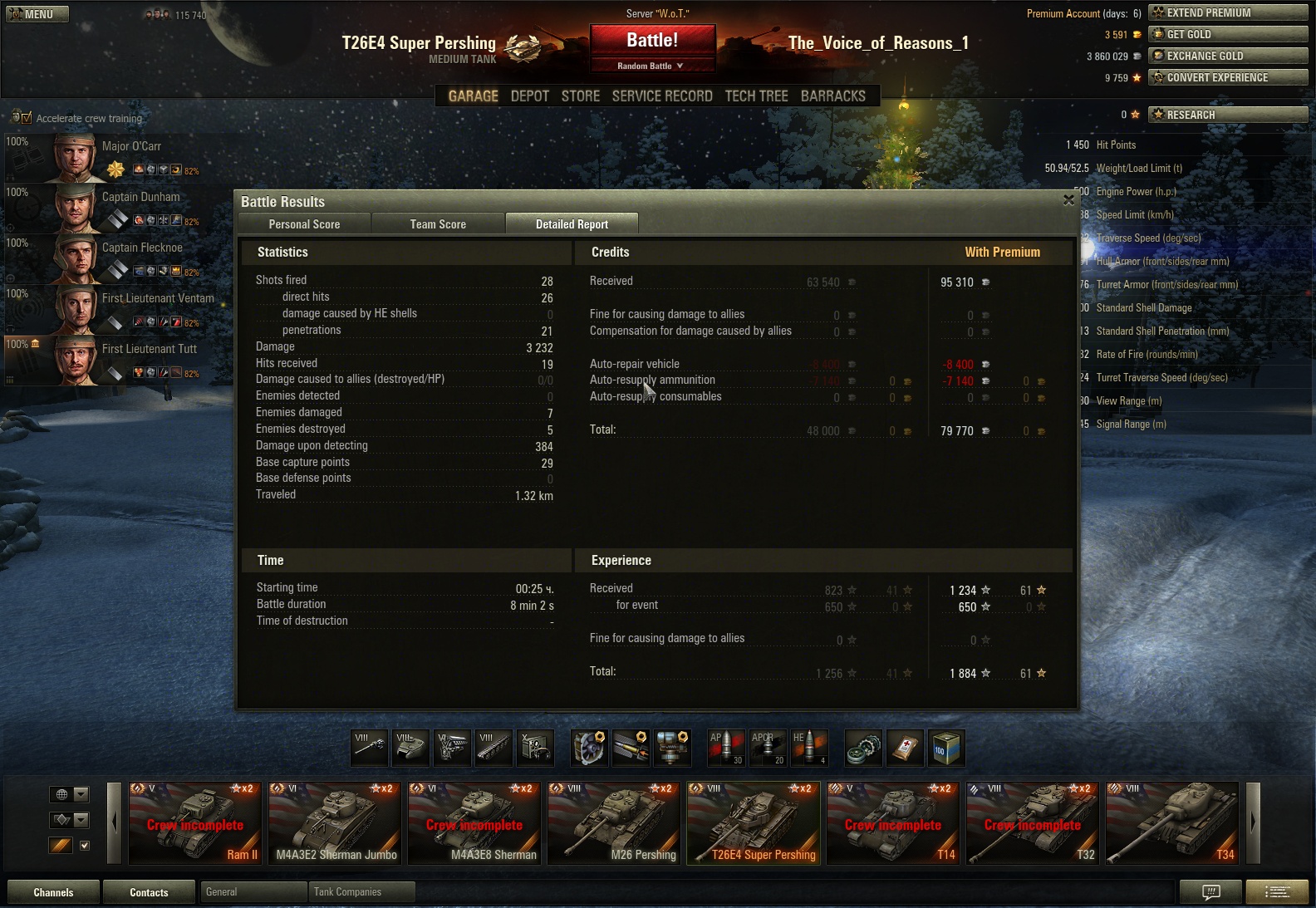Start a battle with the Battle! button

coord(652,41)
